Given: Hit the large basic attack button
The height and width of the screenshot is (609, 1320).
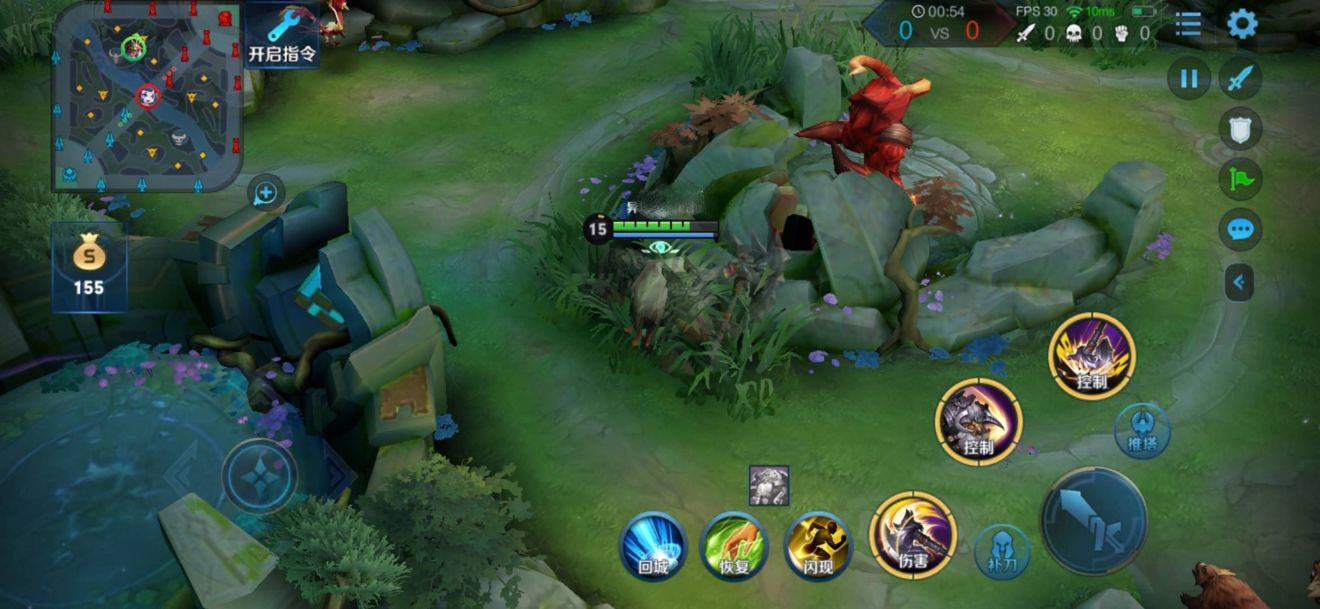Looking at the screenshot, I should [1093, 520].
